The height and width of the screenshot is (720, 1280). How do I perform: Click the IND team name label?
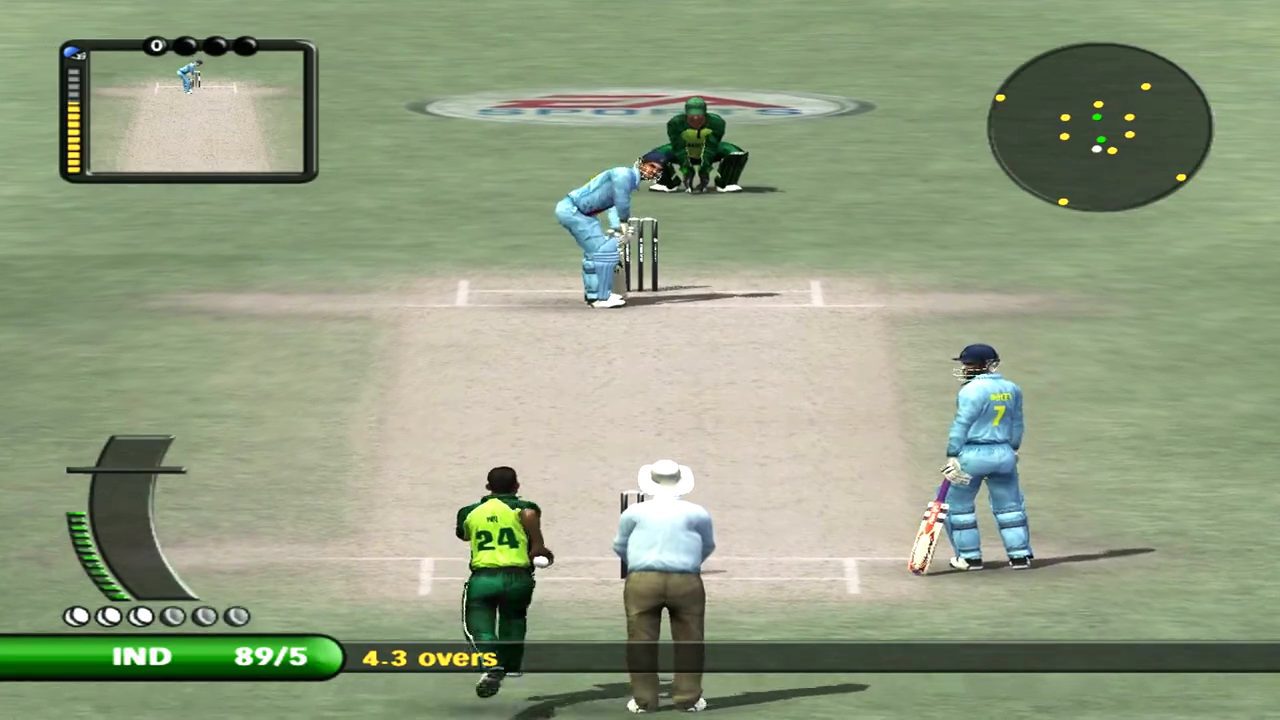click(x=142, y=656)
